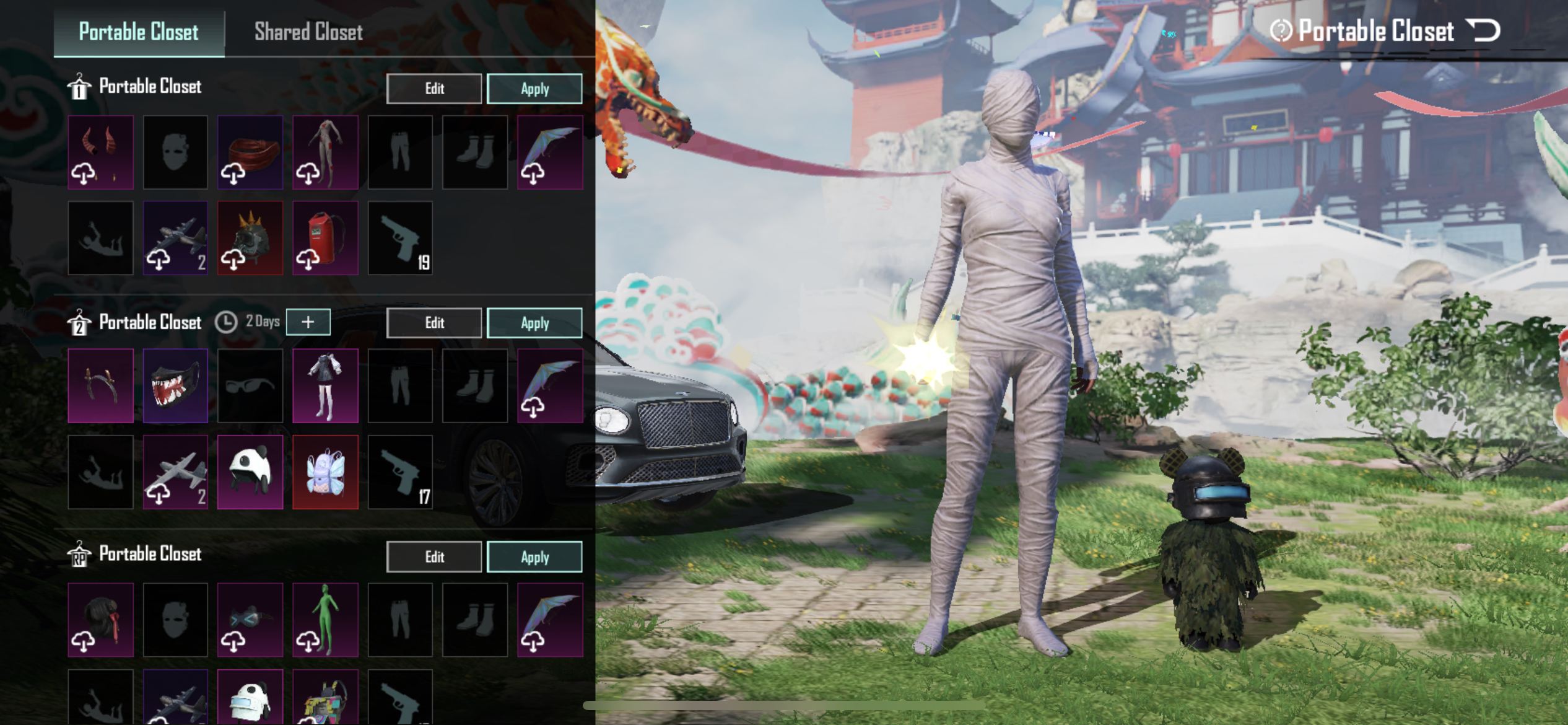
Task: Apply the RP Portable Closet outfit
Action: click(534, 557)
